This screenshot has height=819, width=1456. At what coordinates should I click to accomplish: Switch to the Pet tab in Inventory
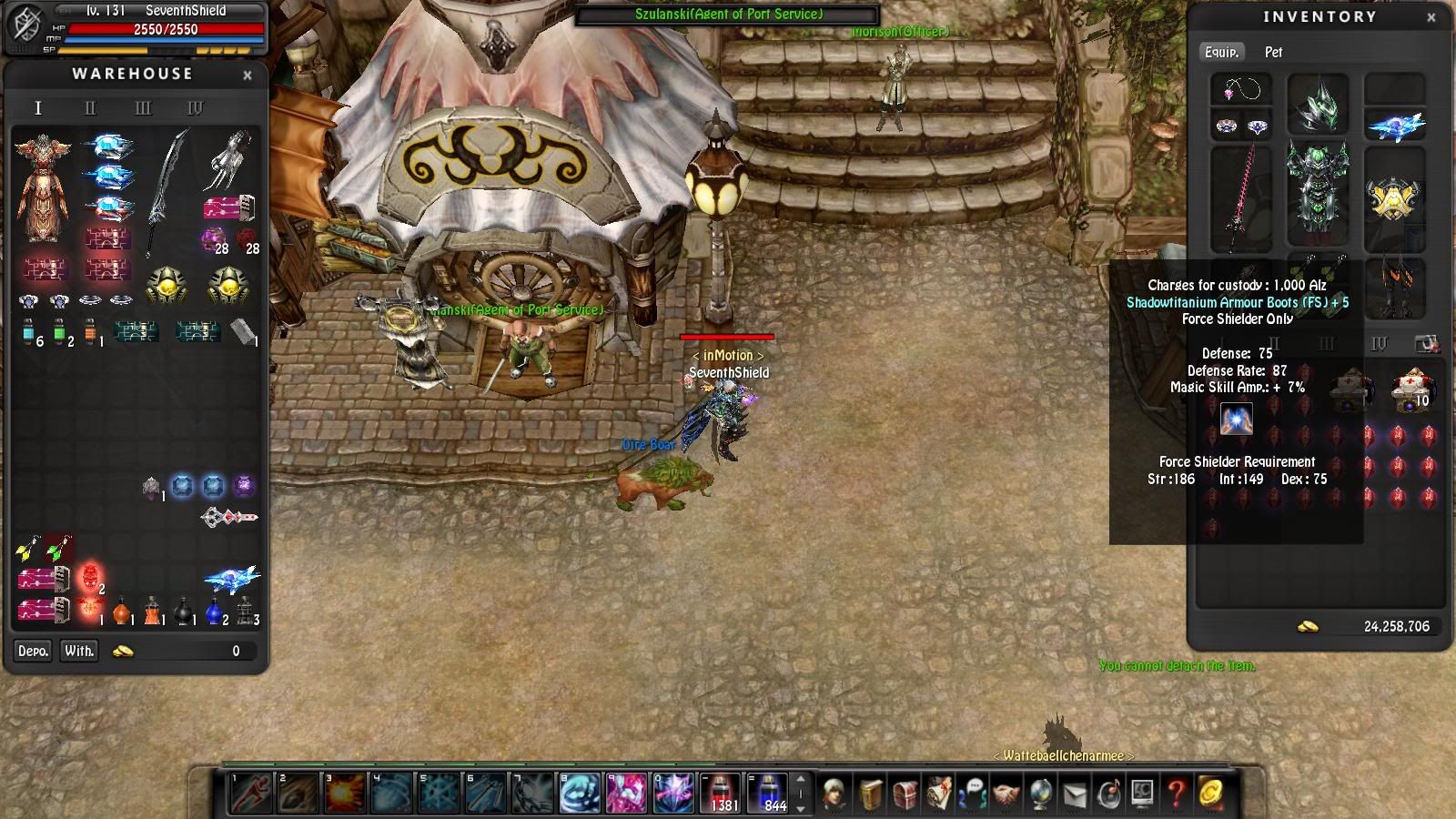1273,52
